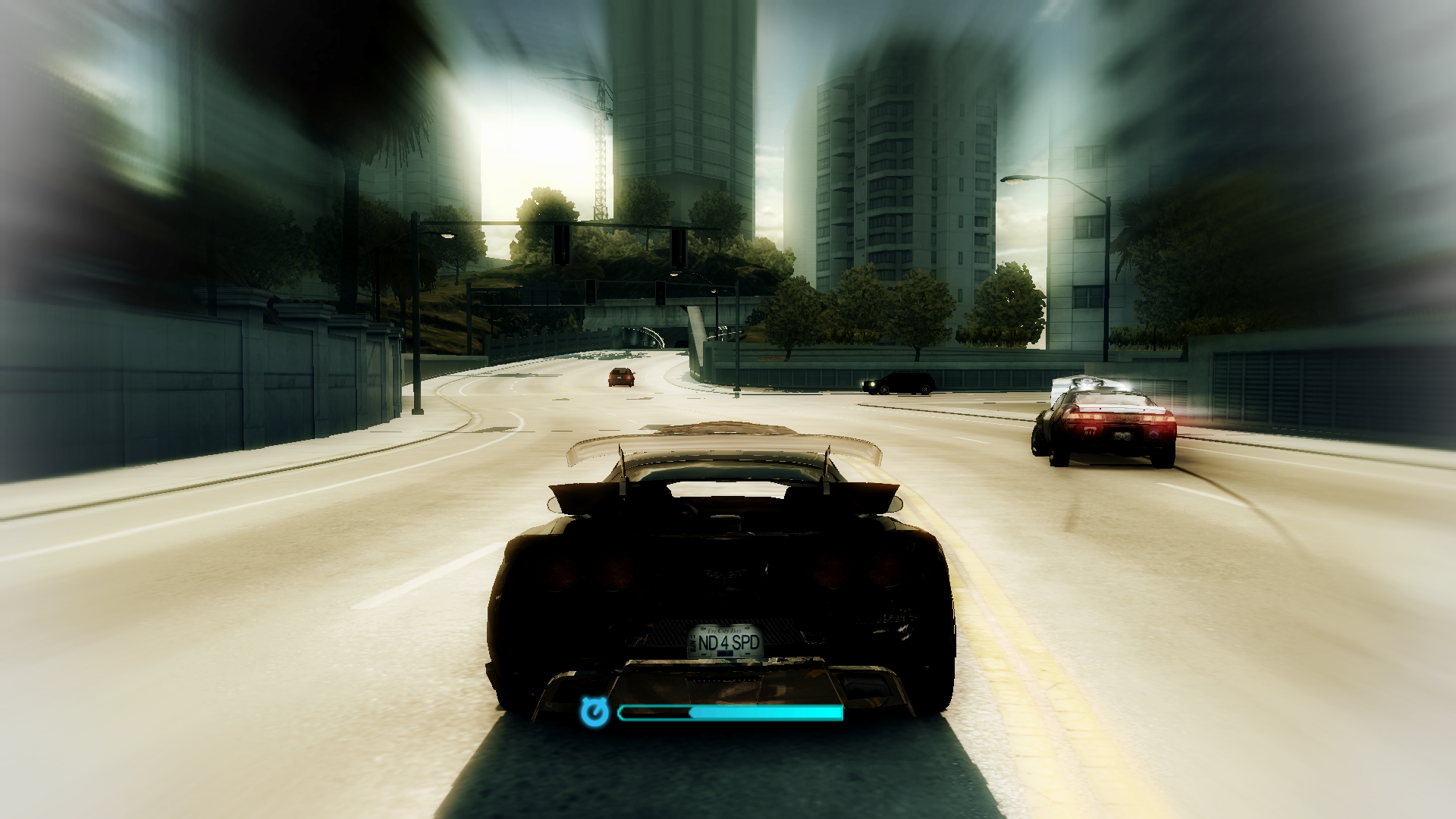This screenshot has width=1456, height=819.
Task: Click the blue Speedbreaker stopwatch icon
Action: point(595,712)
